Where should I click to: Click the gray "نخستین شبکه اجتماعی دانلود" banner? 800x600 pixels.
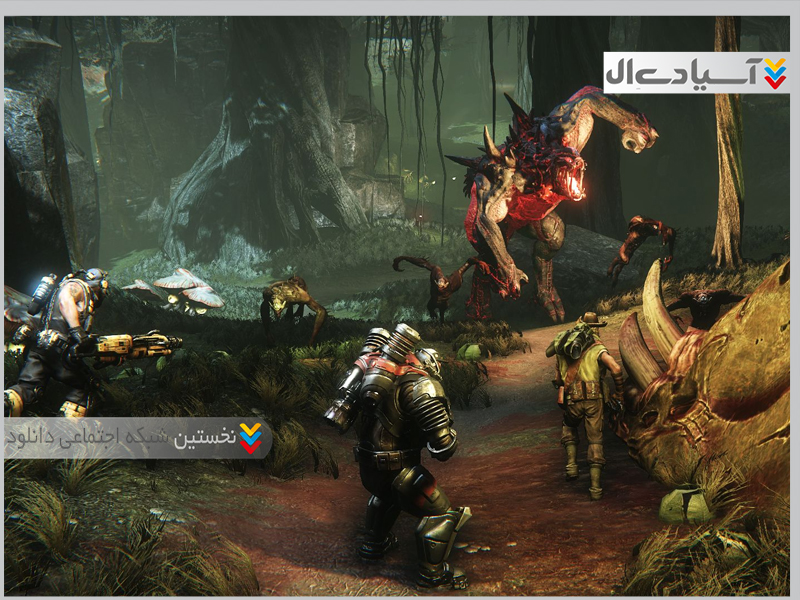(x=137, y=437)
